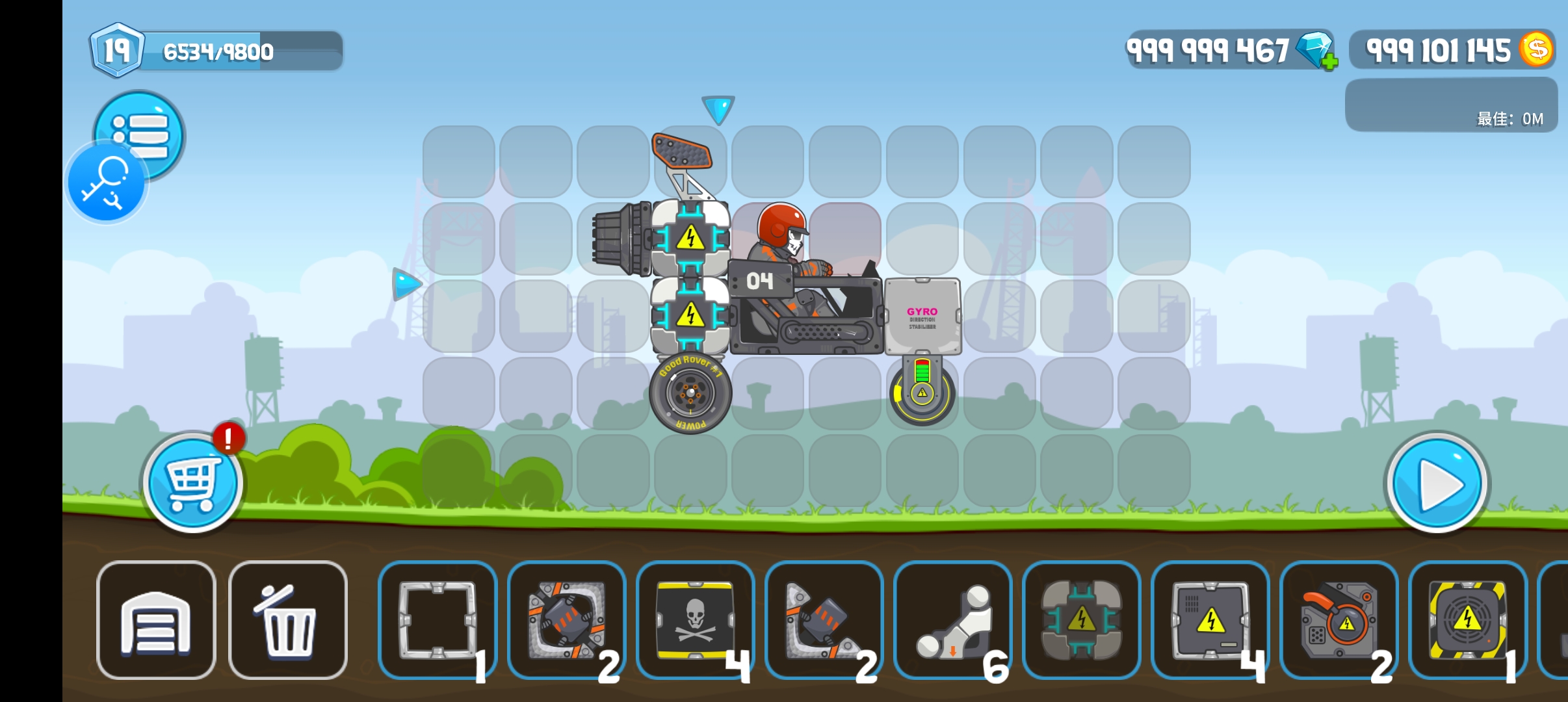The image size is (1568, 702).
Task: Choose the orange lever engine part
Action: pyautogui.click(x=1339, y=620)
